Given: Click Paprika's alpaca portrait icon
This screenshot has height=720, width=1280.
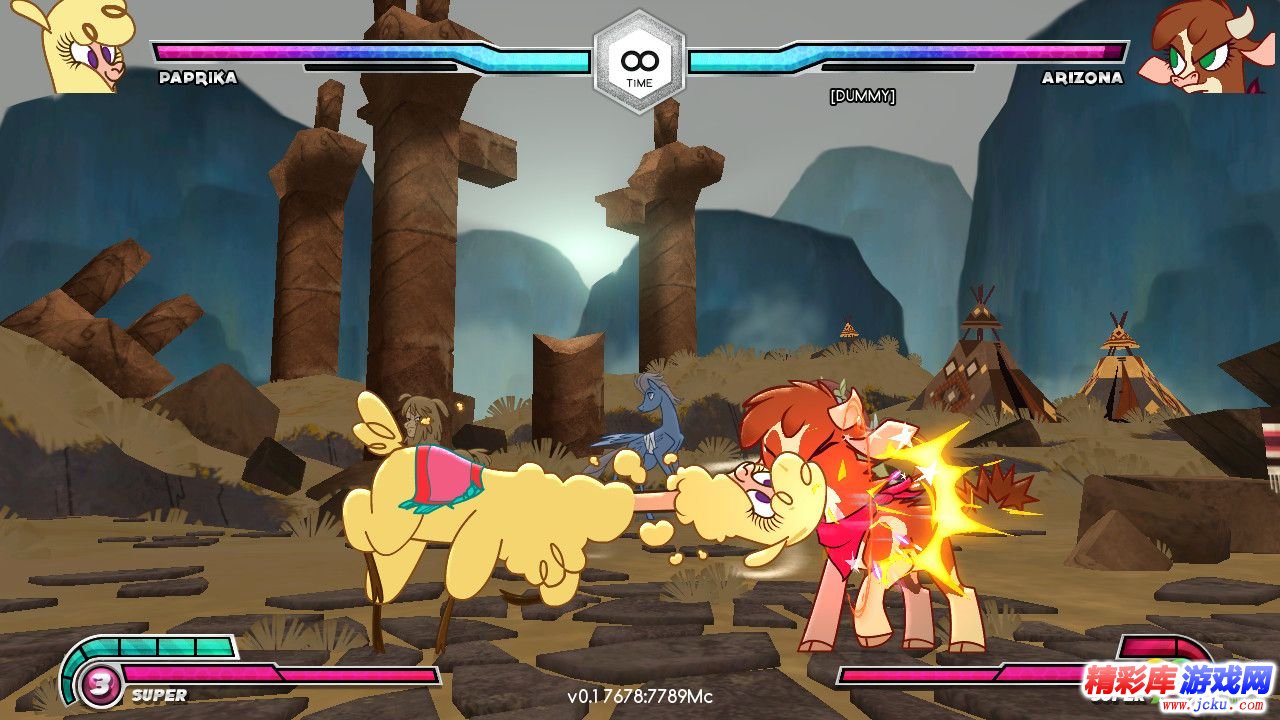Looking at the screenshot, I should click(x=86, y=46).
